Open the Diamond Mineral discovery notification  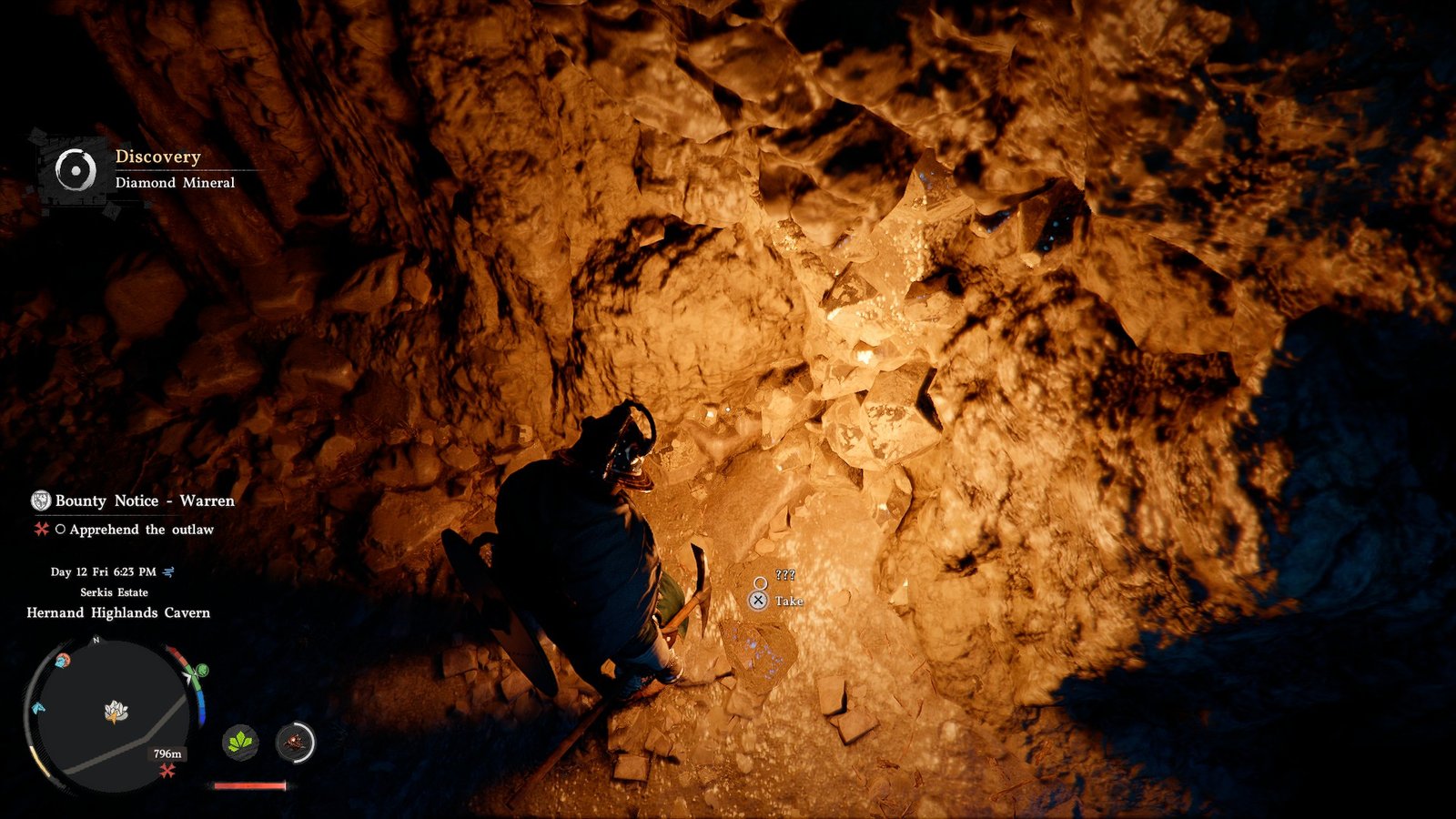point(146,170)
